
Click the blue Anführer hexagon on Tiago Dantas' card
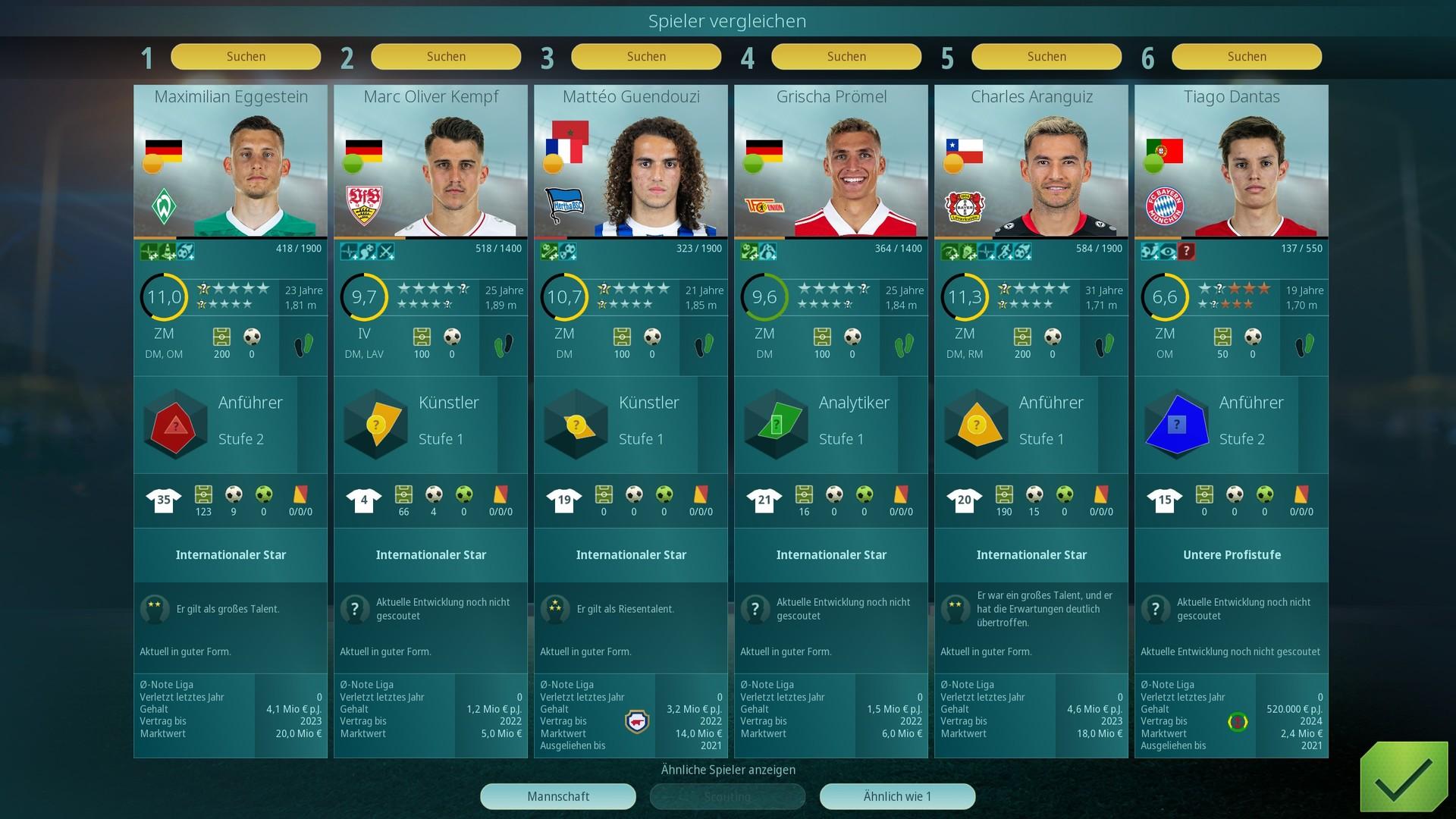coord(1176,423)
